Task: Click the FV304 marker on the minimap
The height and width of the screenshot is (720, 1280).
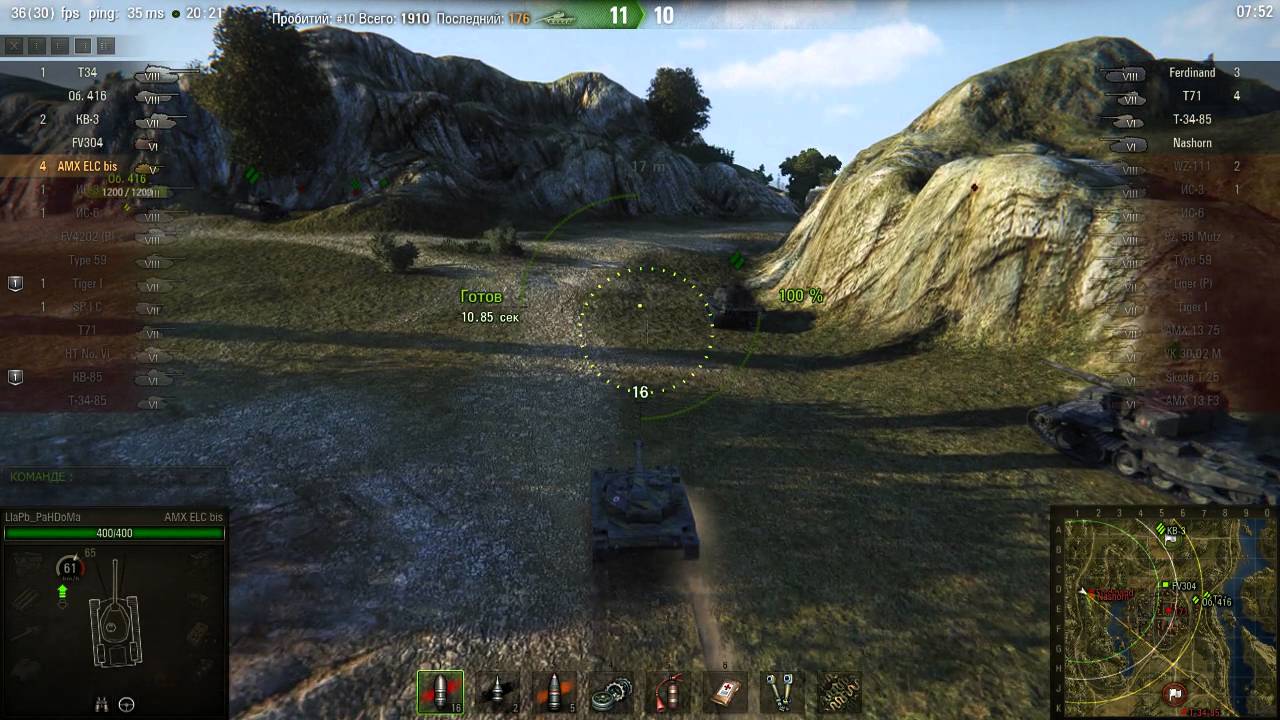Action: tap(1166, 585)
